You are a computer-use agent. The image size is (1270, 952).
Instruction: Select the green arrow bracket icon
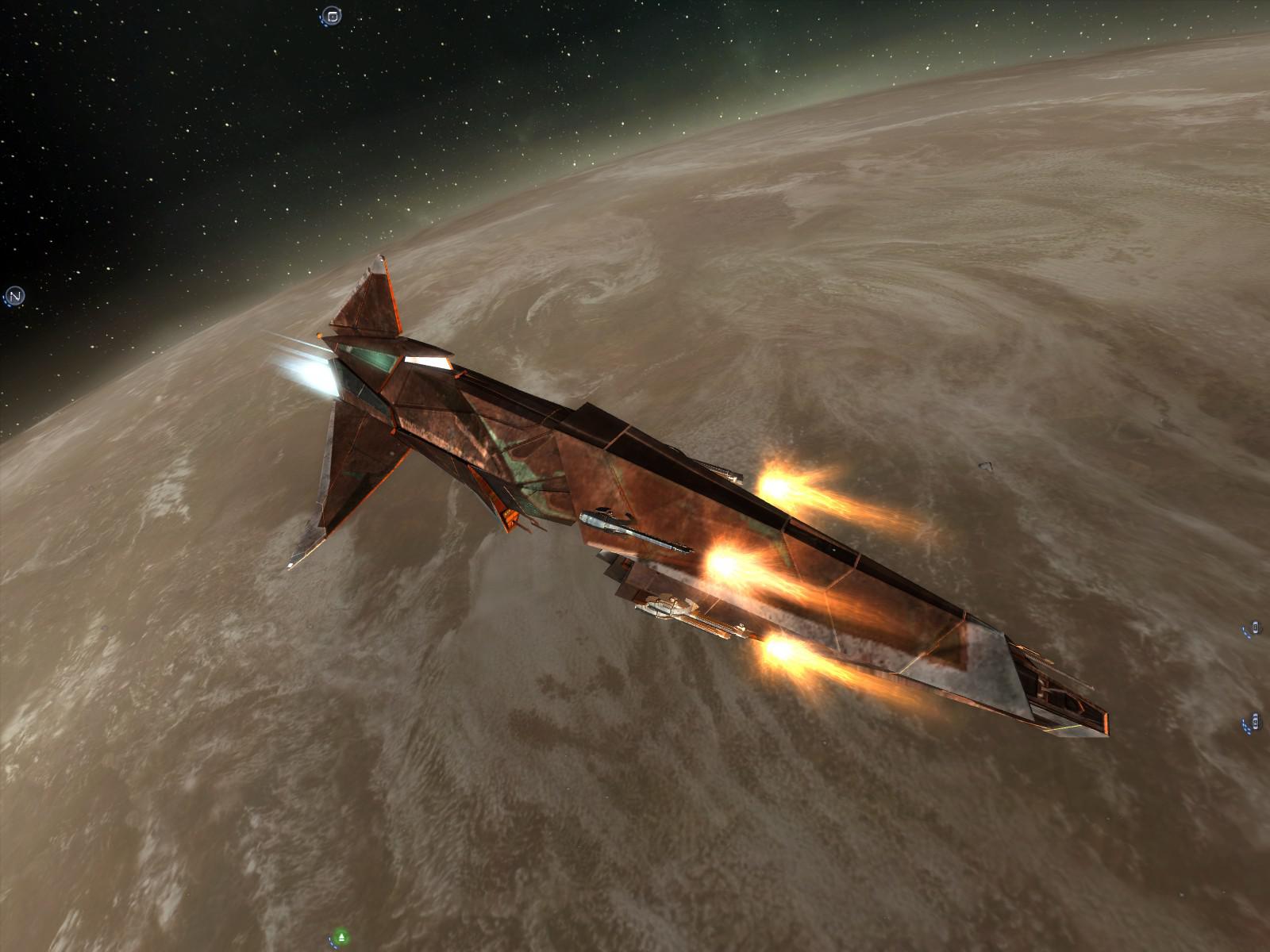(341, 937)
